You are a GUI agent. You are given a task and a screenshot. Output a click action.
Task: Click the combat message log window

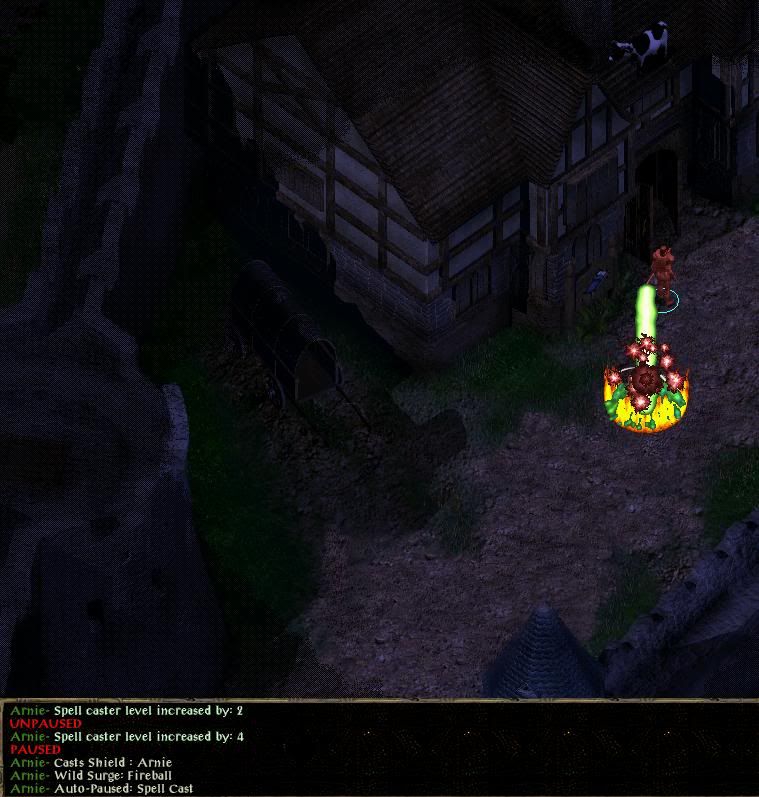[378, 749]
